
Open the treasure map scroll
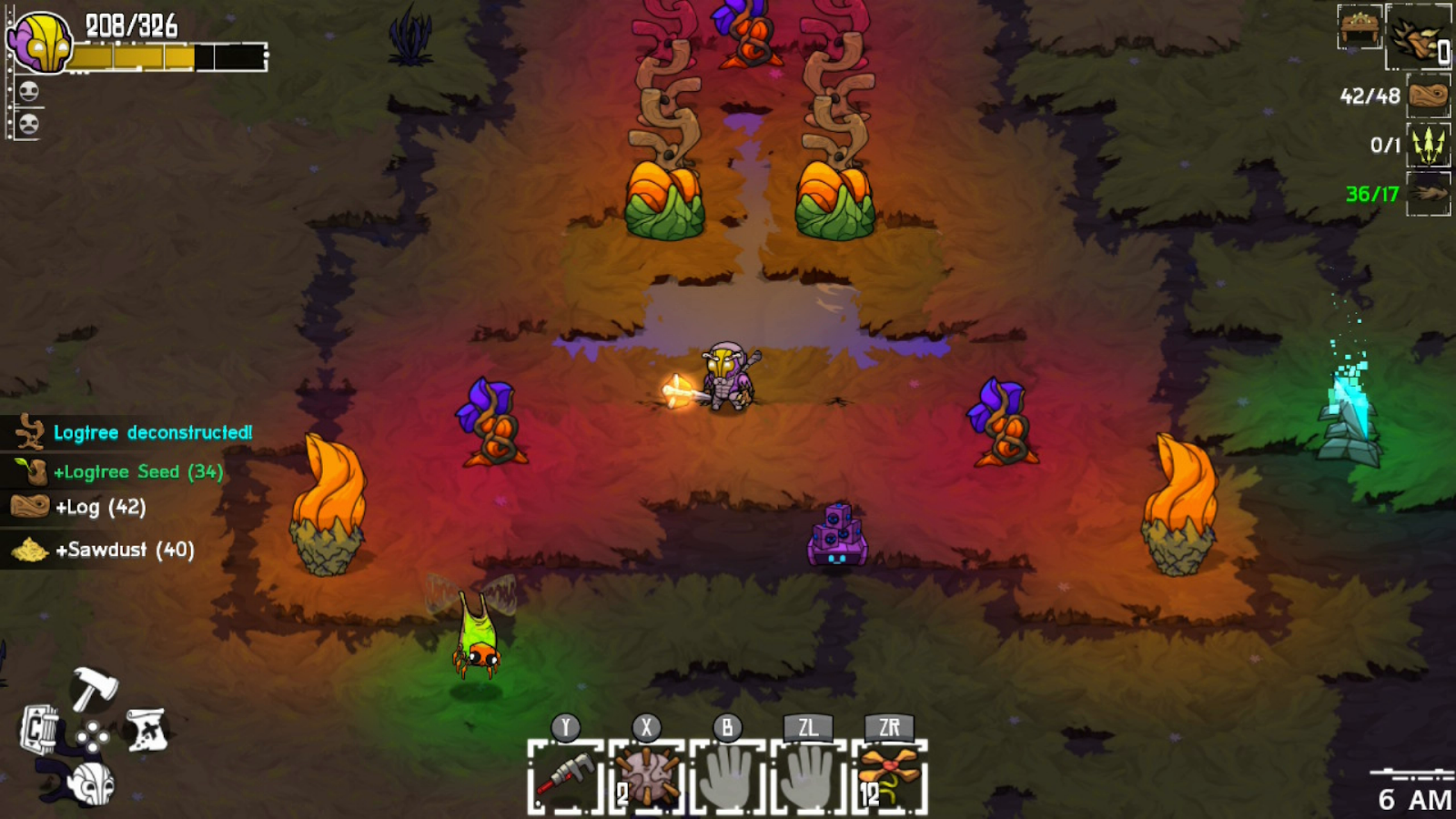(147, 730)
